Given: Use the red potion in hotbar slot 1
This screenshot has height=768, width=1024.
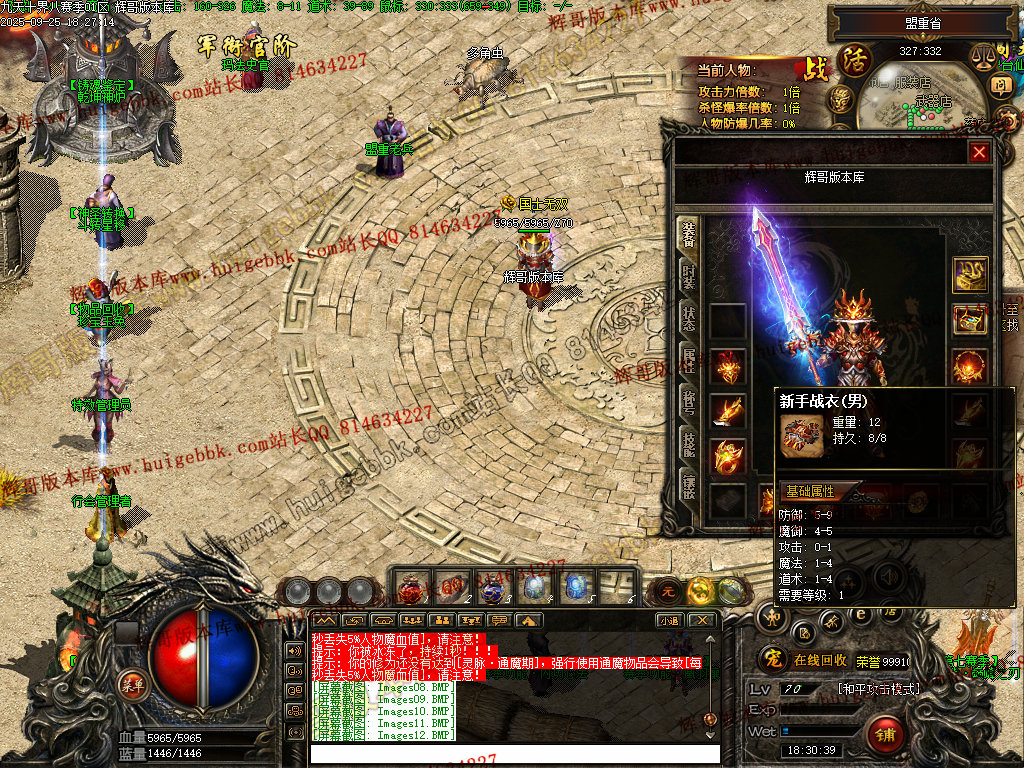Looking at the screenshot, I should pos(412,587).
